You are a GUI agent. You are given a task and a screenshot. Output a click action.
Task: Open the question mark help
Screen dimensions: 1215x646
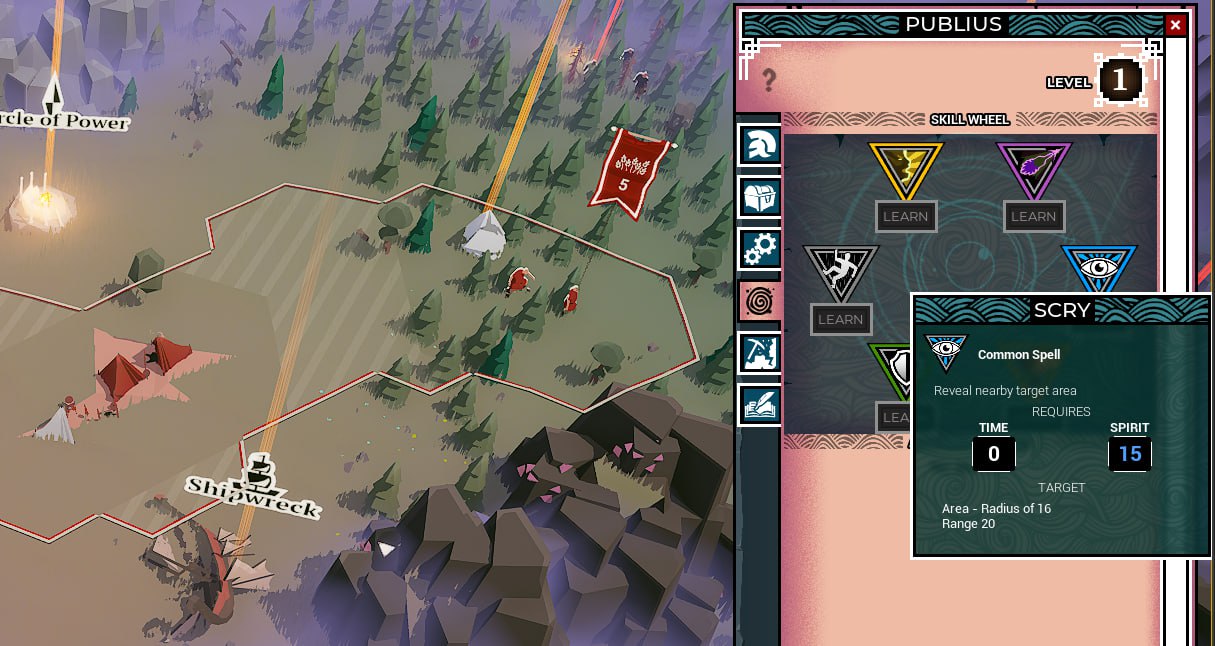[x=769, y=79]
